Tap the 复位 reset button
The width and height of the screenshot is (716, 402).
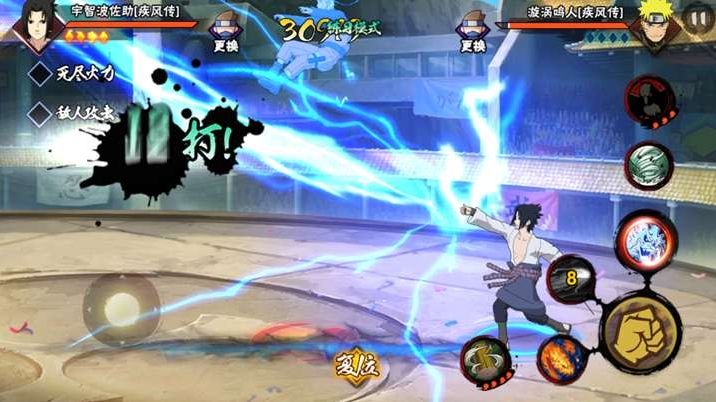(357, 364)
